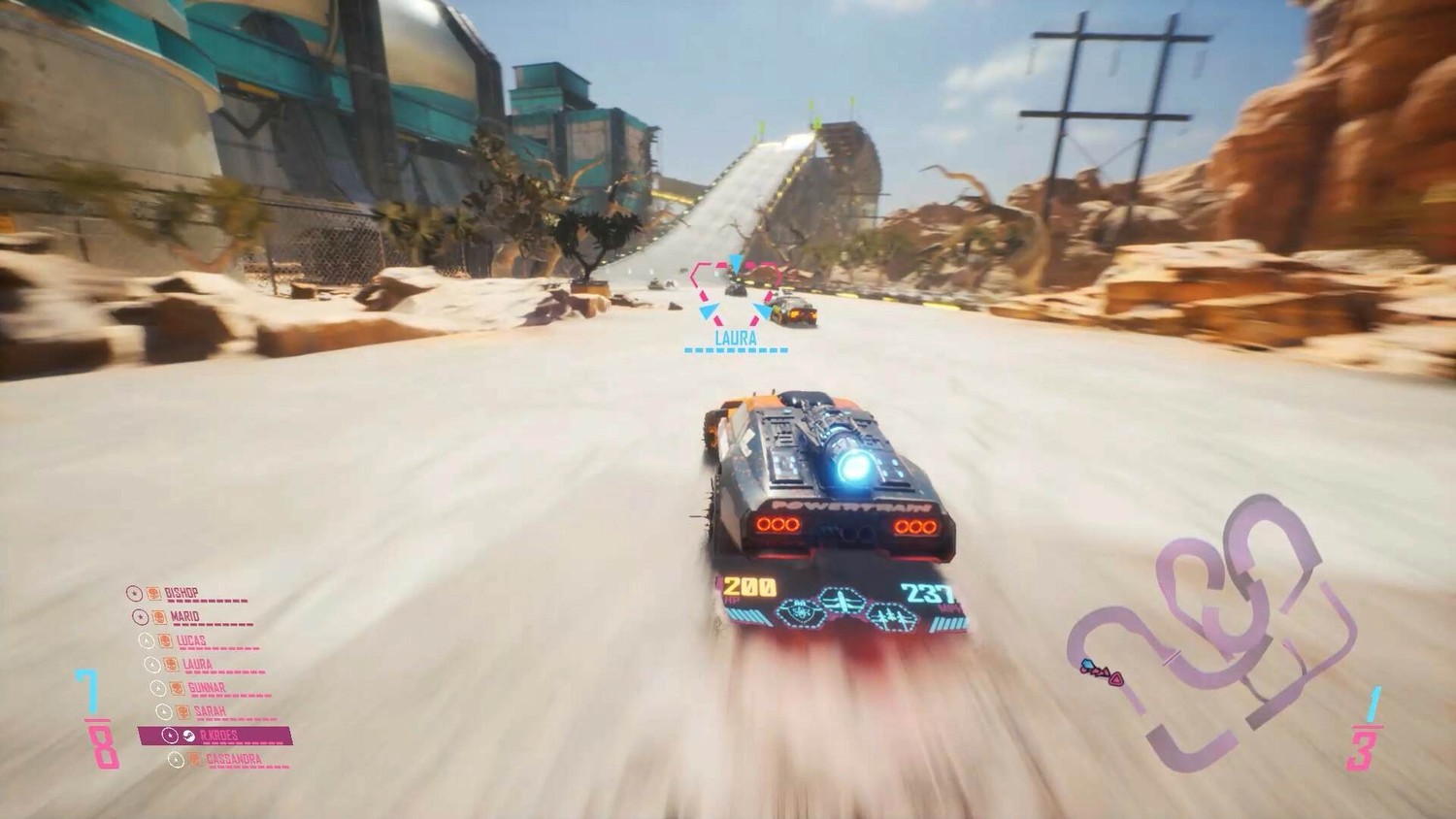This screenshot has height=819, width=1456.
Task: Select Bishop in the racer standings
Action: point(184,593)
